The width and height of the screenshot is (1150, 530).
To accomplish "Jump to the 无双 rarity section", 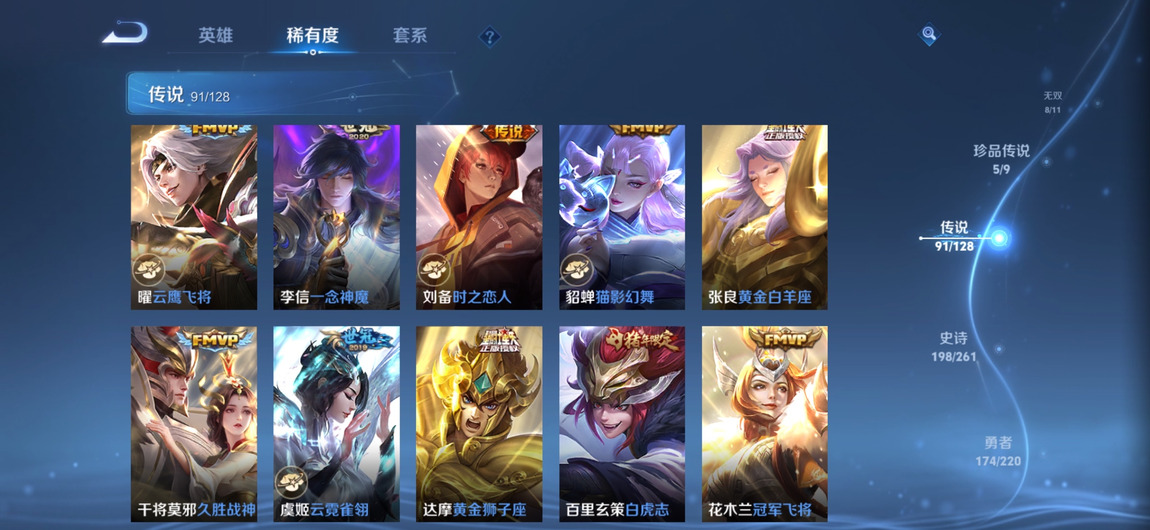I will 1052,102.
